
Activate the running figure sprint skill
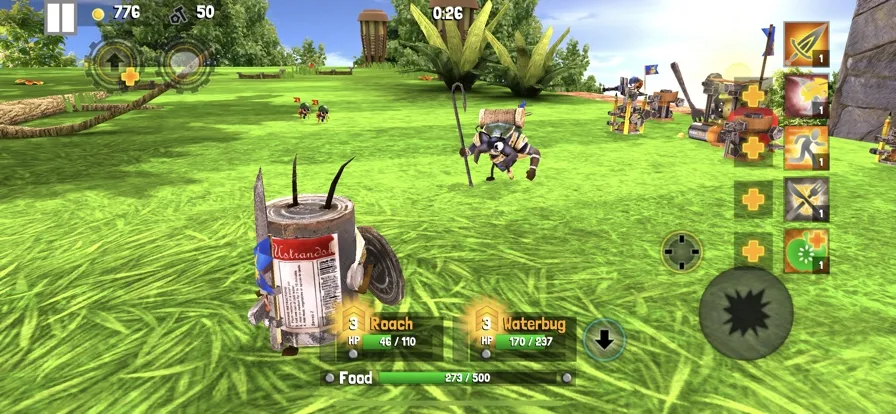click(806, 147)
